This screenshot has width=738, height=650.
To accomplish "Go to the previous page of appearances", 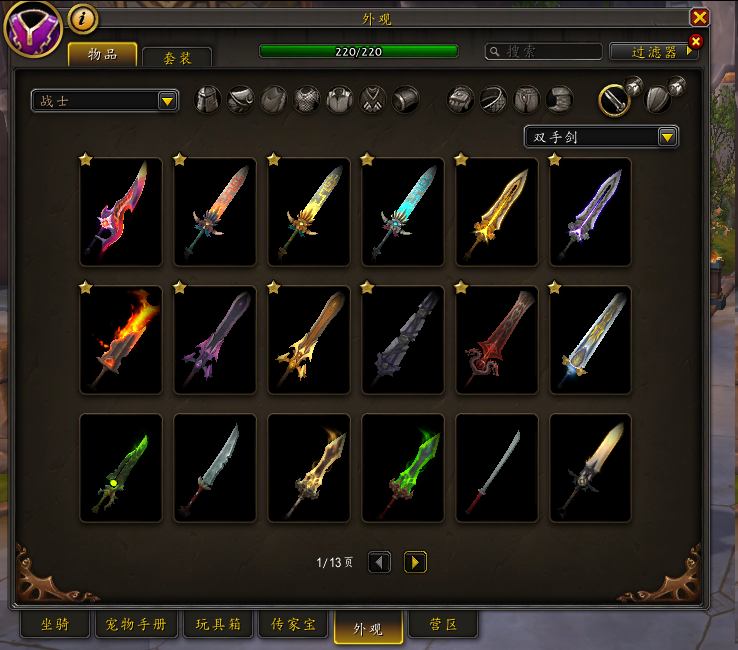I will pos(379,562).
